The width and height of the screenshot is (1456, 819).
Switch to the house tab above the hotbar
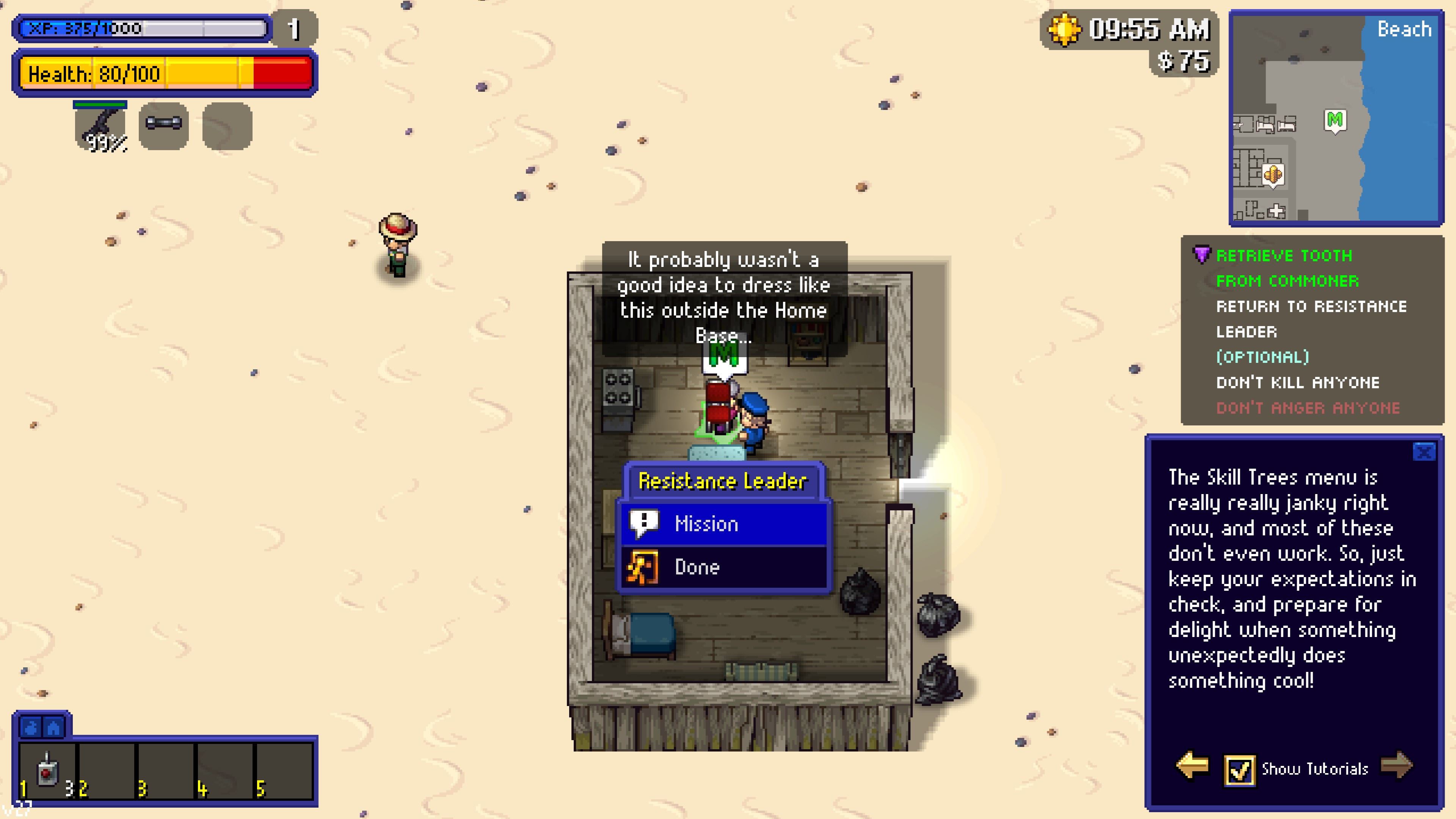[x=54, y=728]
